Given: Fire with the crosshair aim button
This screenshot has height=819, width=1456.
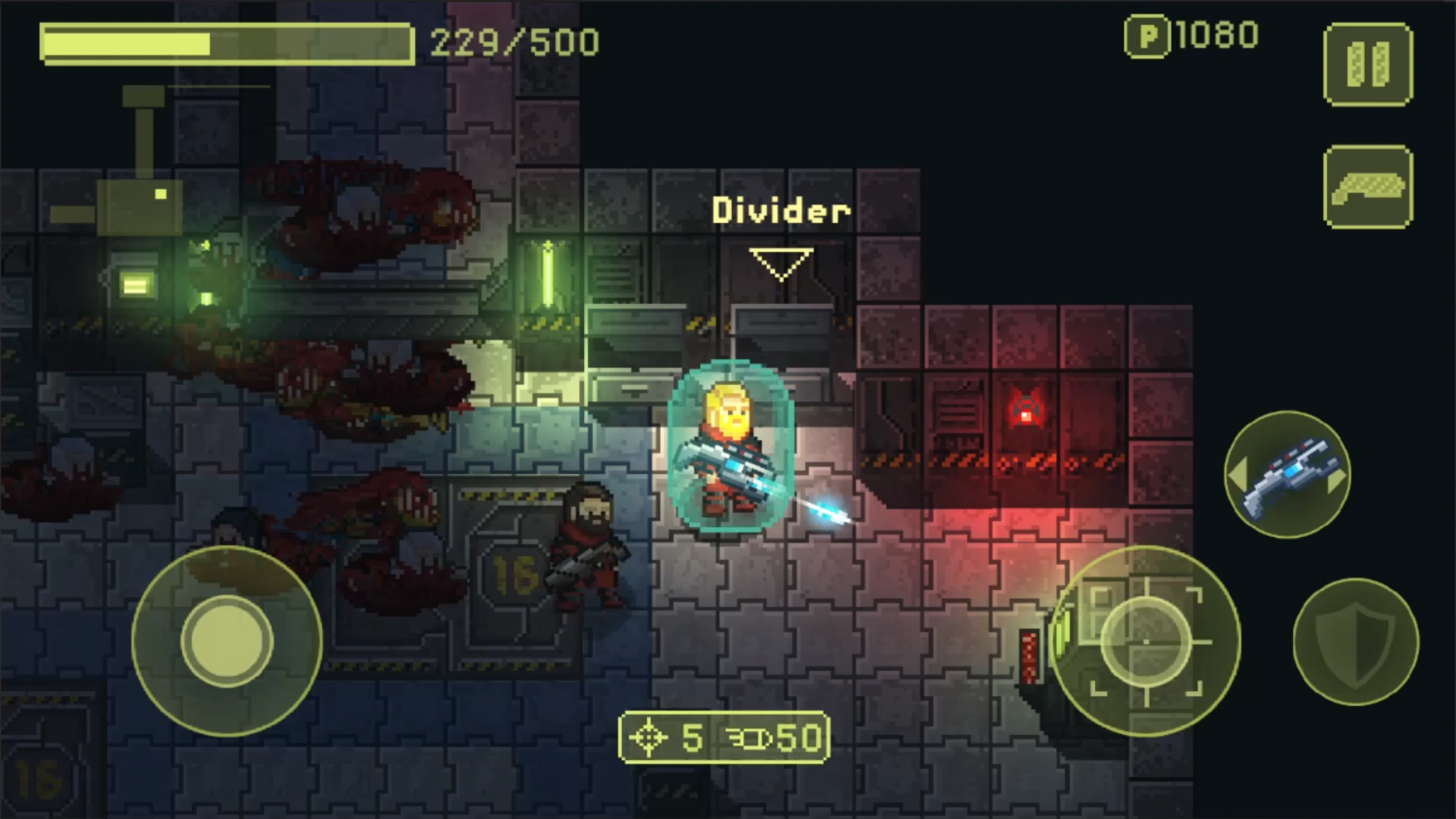Looking at the screenshot, I should point(1145,641).
